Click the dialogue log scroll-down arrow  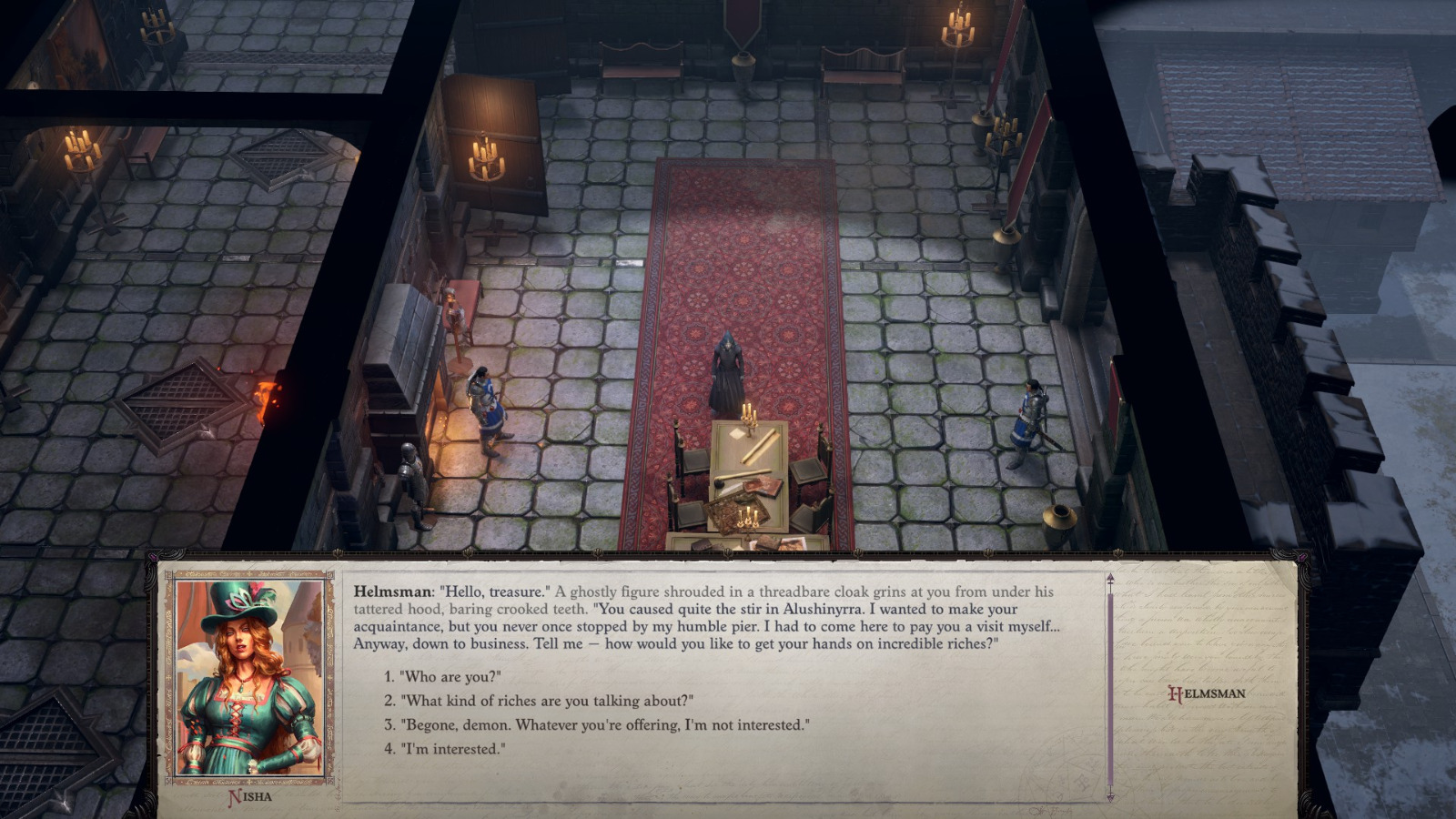(x=1110, y=795)
